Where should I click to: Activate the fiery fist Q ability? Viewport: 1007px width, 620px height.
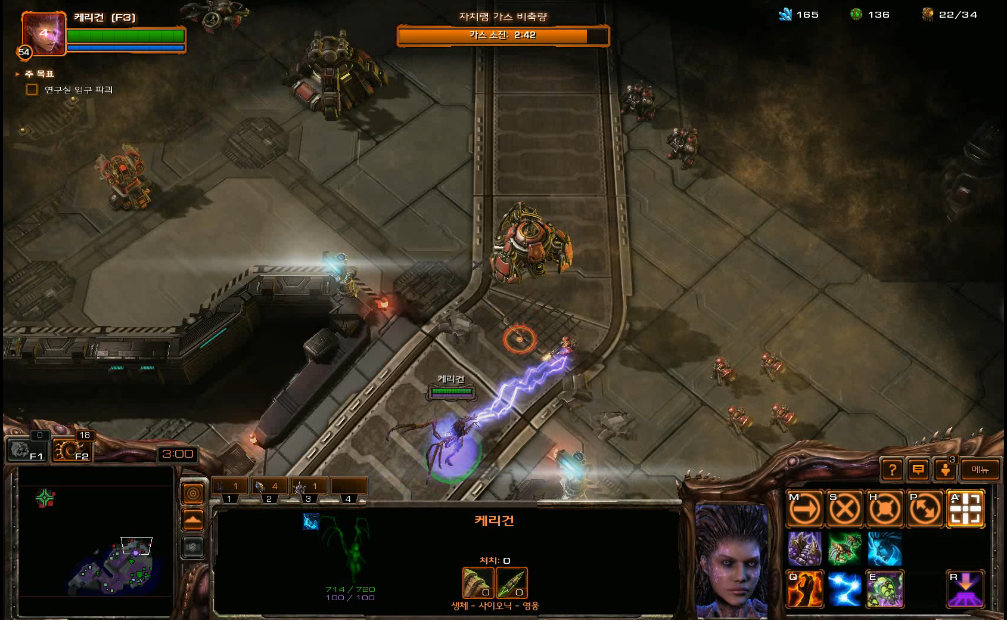pos(805,589)
